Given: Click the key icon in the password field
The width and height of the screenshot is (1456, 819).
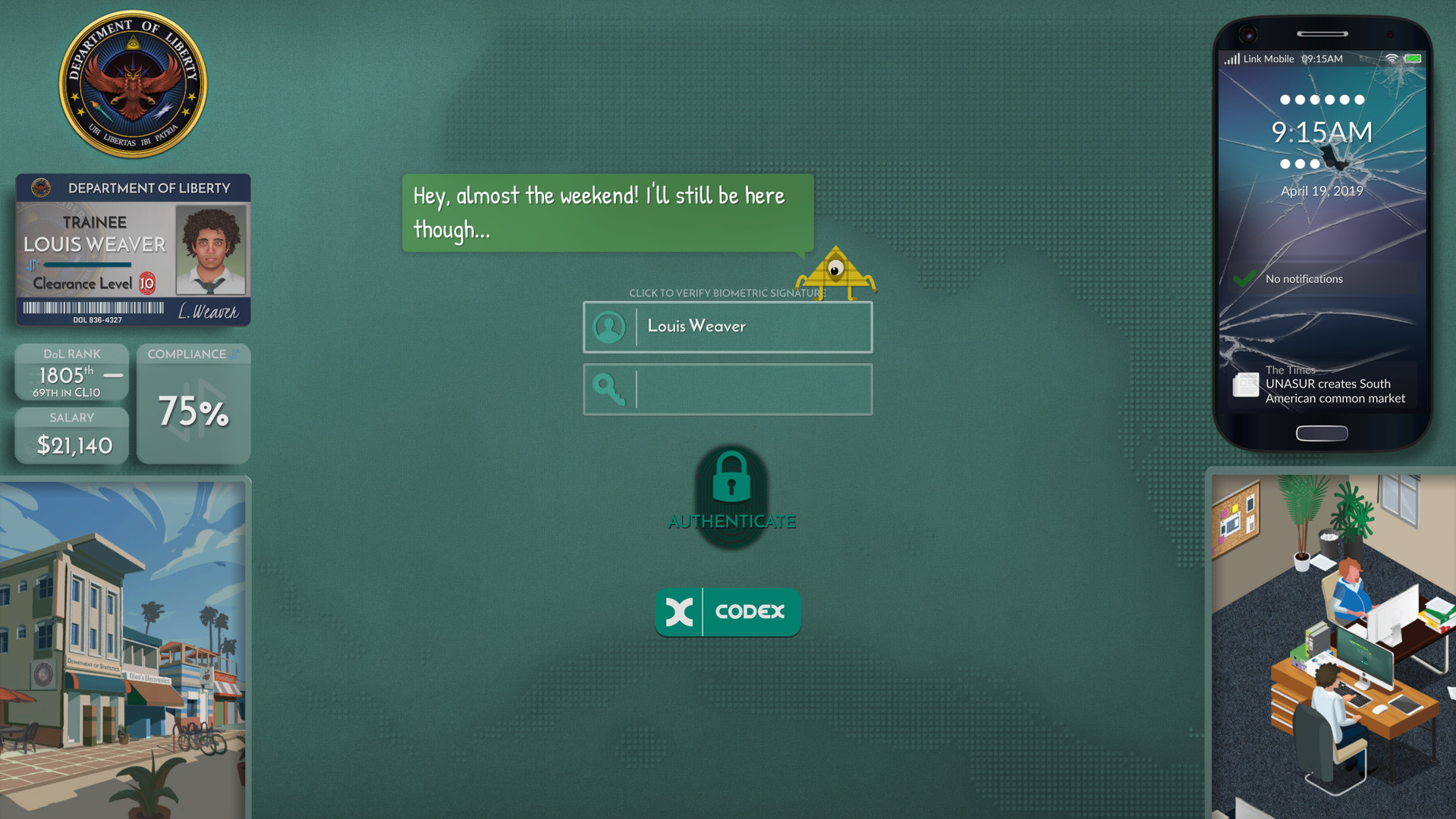Looking at the screenshot, I should point(609,389).
